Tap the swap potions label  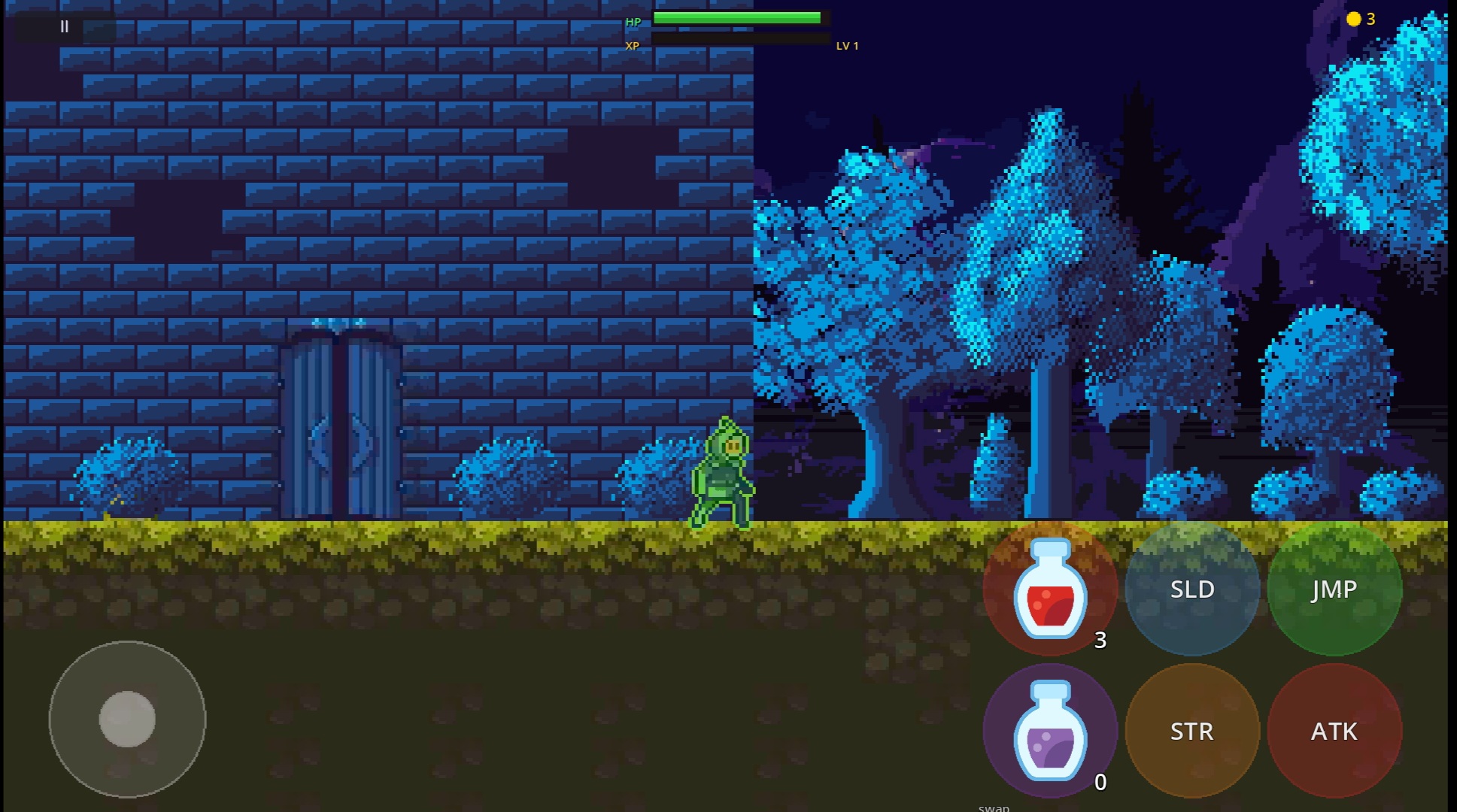click(993, 807)
